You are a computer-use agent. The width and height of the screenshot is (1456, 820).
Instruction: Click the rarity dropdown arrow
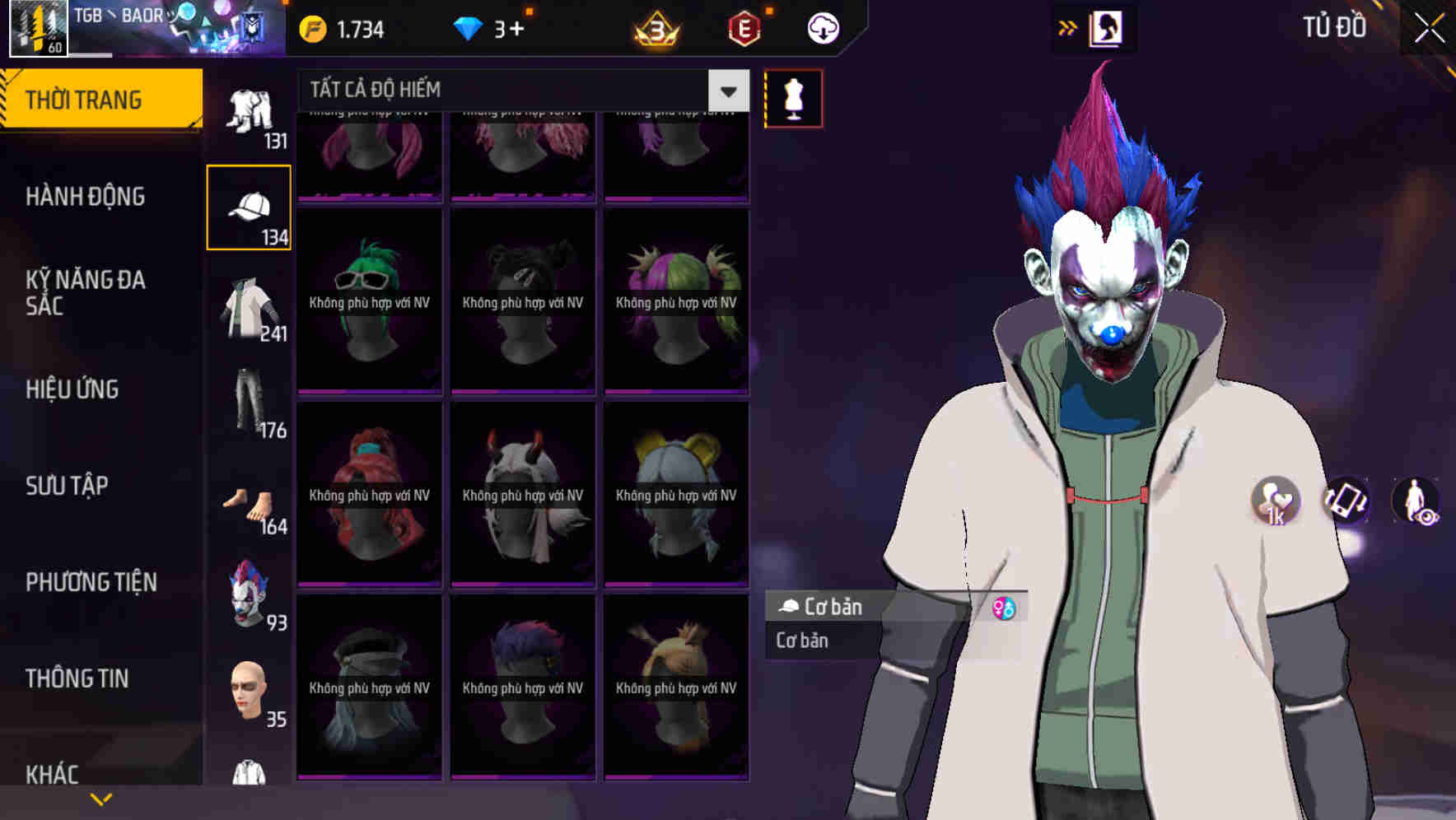coord(728,90)
